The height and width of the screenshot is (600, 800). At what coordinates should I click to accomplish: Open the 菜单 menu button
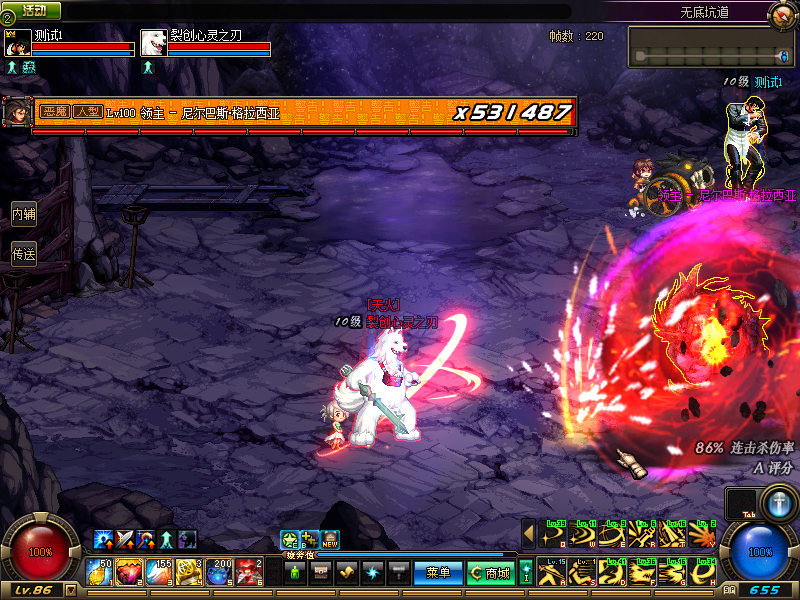438,573
